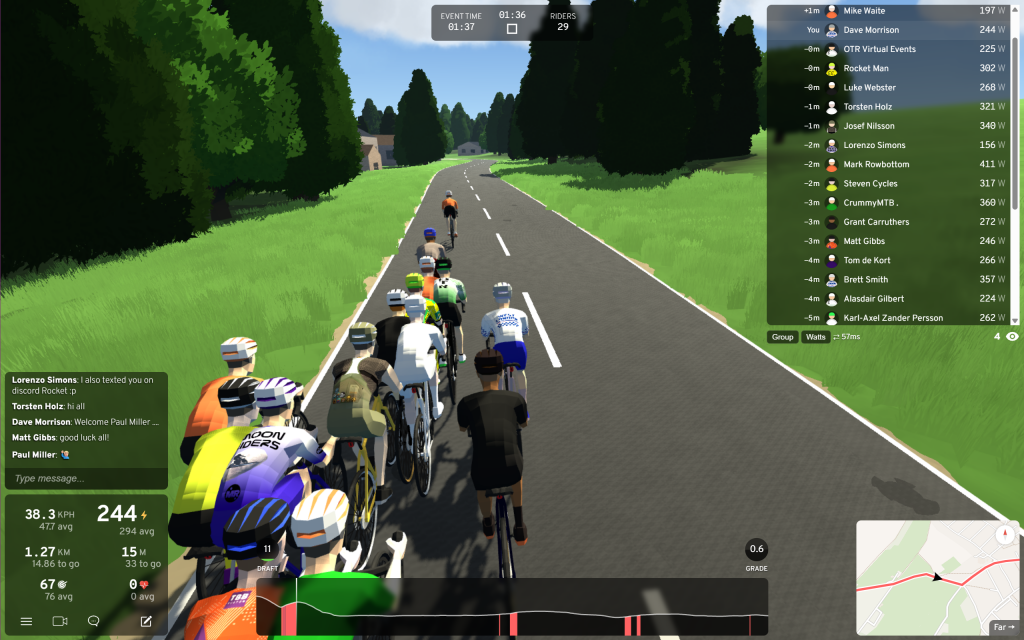The width and height of the screenshot is (1024, 640).
Task: Click the chat message input field
Action: click(x=85, y=479)
